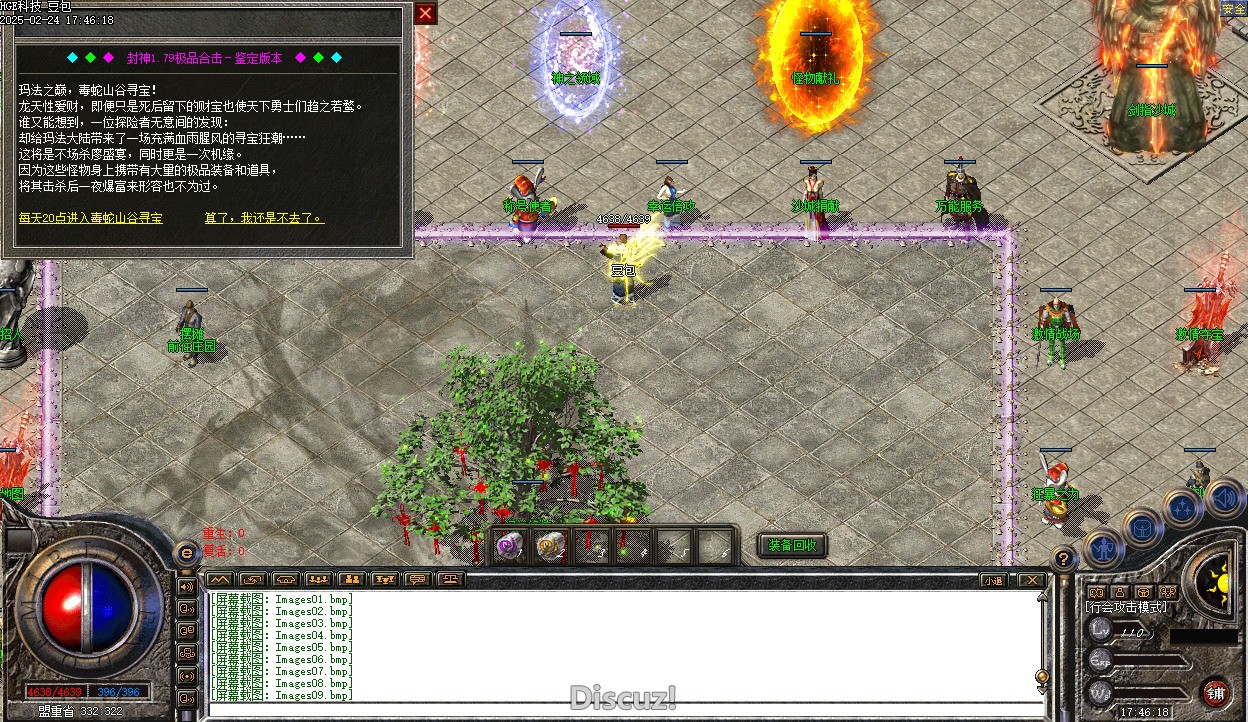Click the 装备回收 button
This screenshot has height=722, width=1248.
[792, 545]
